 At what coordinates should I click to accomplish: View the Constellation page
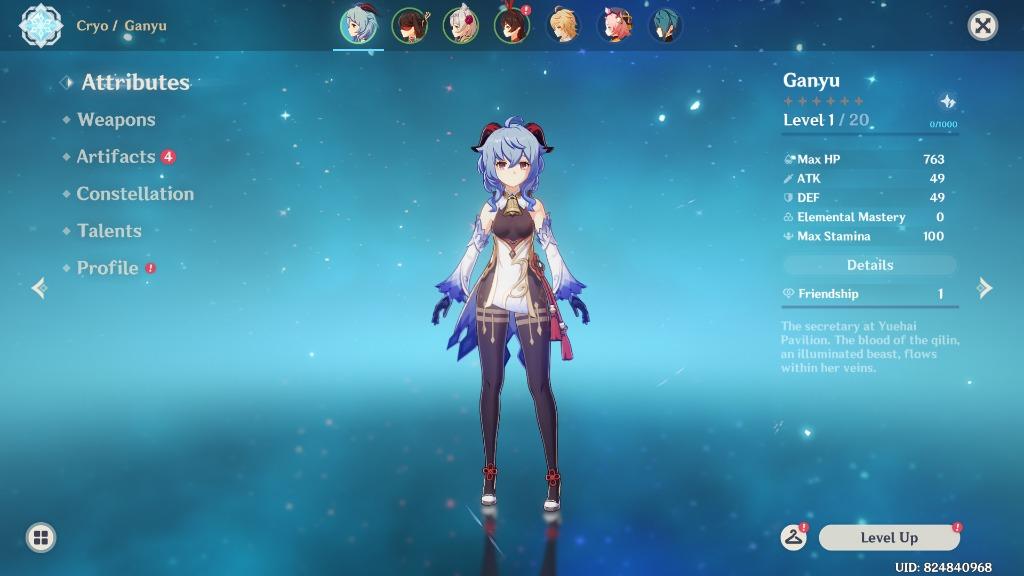135,194
